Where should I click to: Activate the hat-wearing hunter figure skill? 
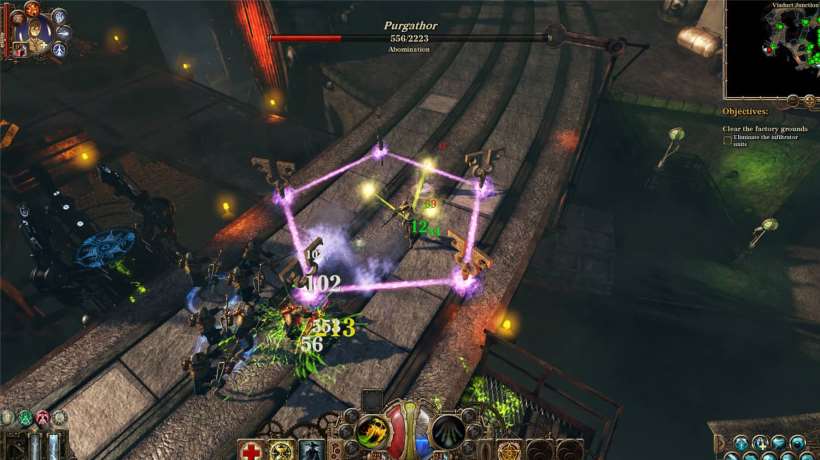tap(313, 451)
